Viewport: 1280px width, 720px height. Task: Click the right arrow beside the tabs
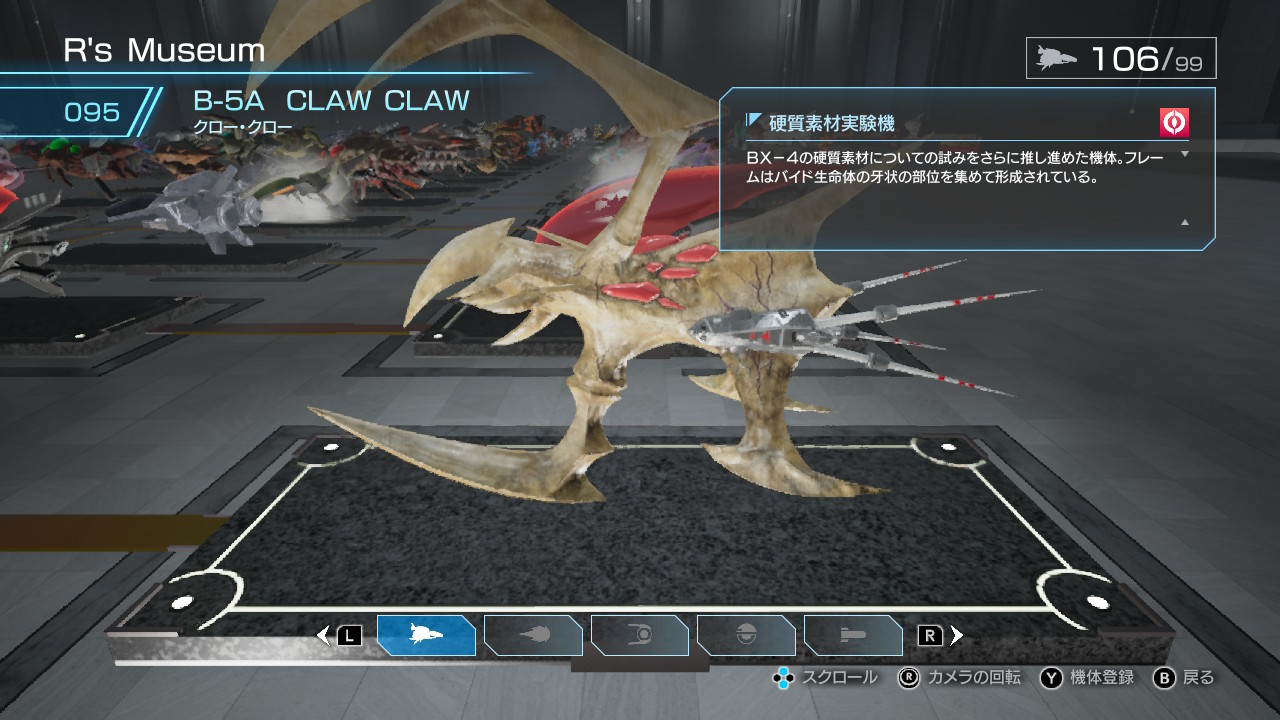[x=957, y=635]
